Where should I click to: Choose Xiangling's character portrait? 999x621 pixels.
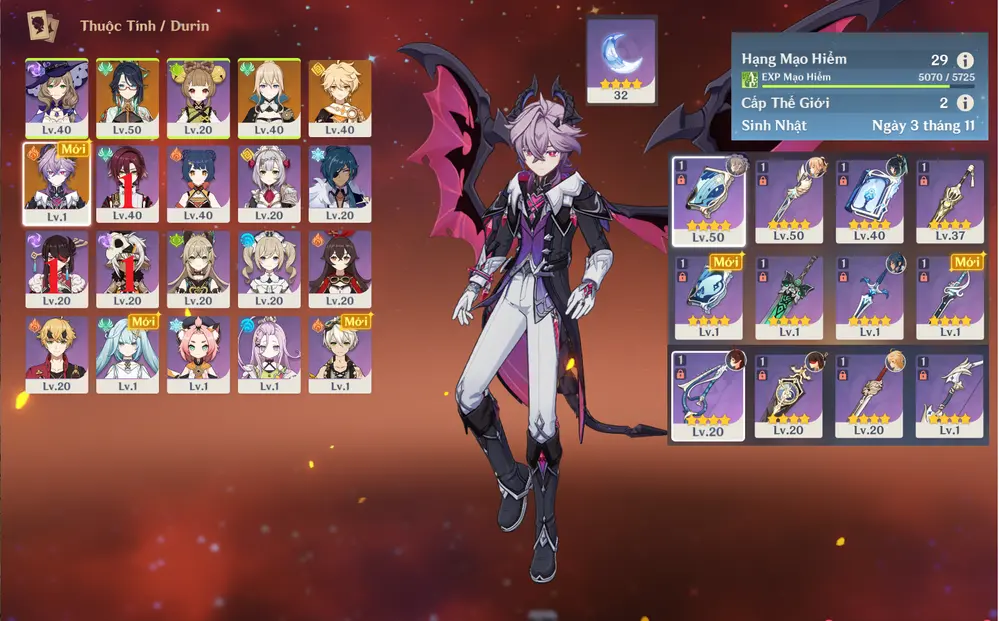pyautogui.click(x=198, y=184)
